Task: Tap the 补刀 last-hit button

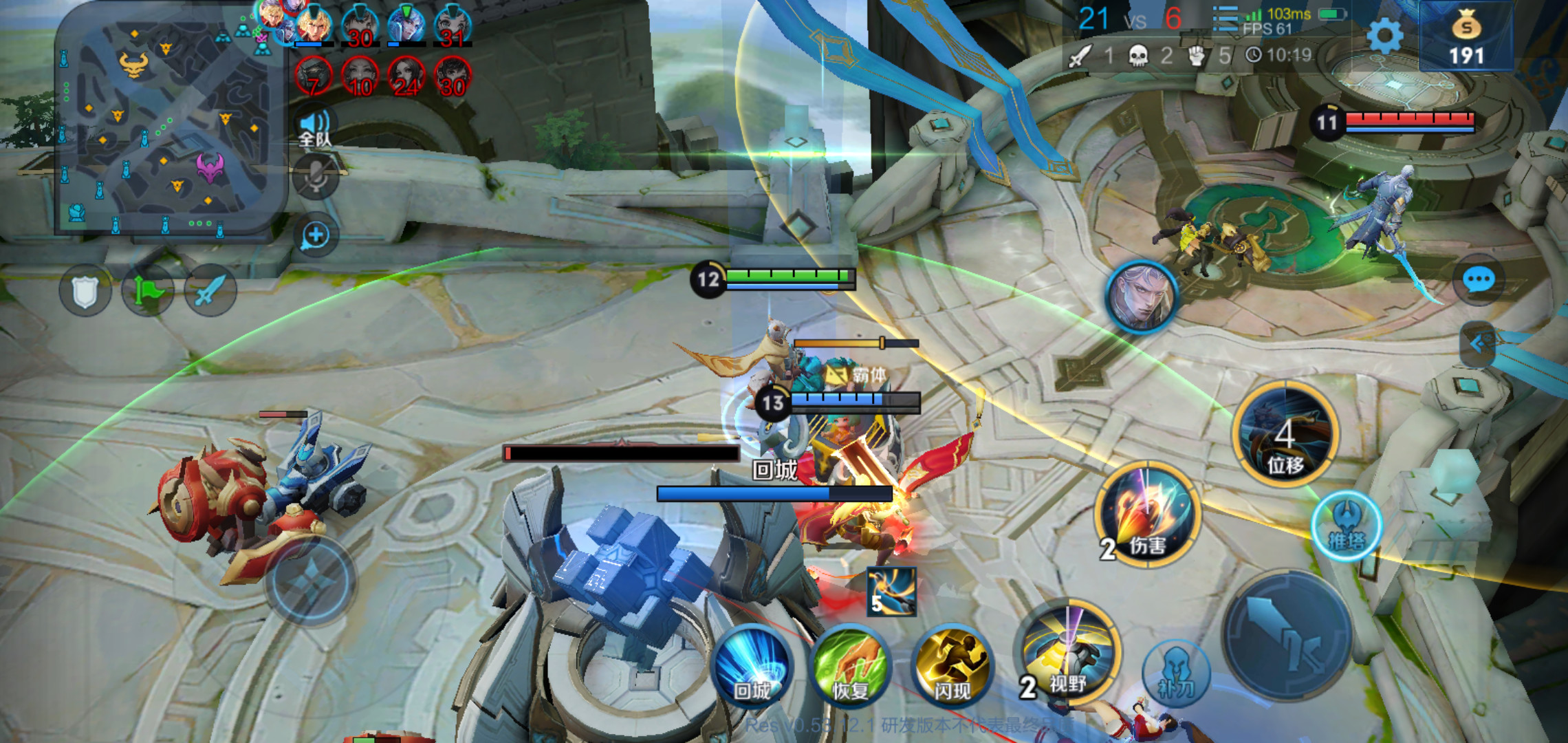Action: pyautogui.click(x=1176, y=674)
